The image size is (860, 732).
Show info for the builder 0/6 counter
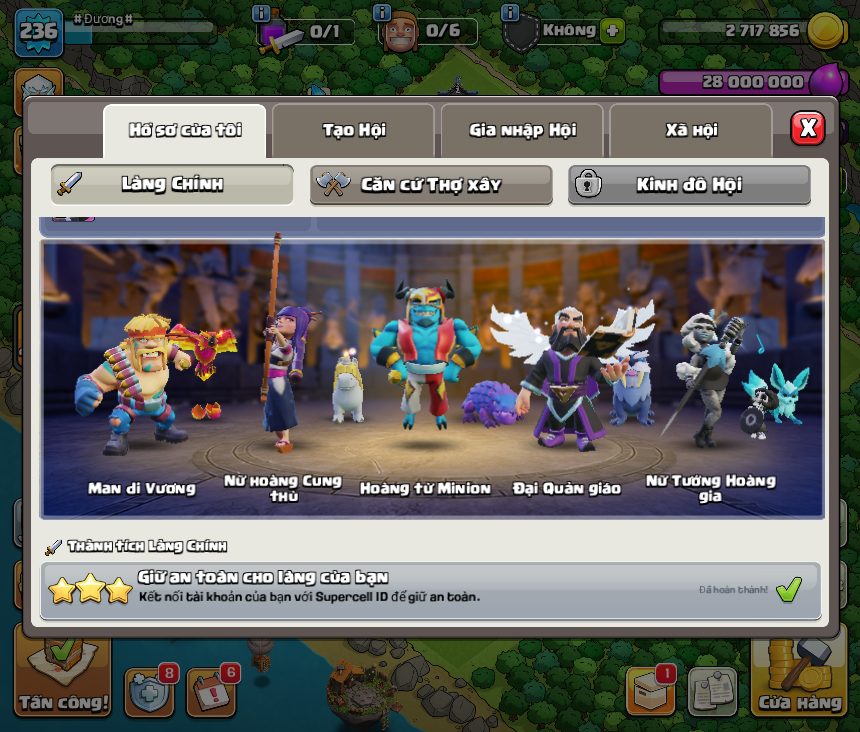point(381,14)
